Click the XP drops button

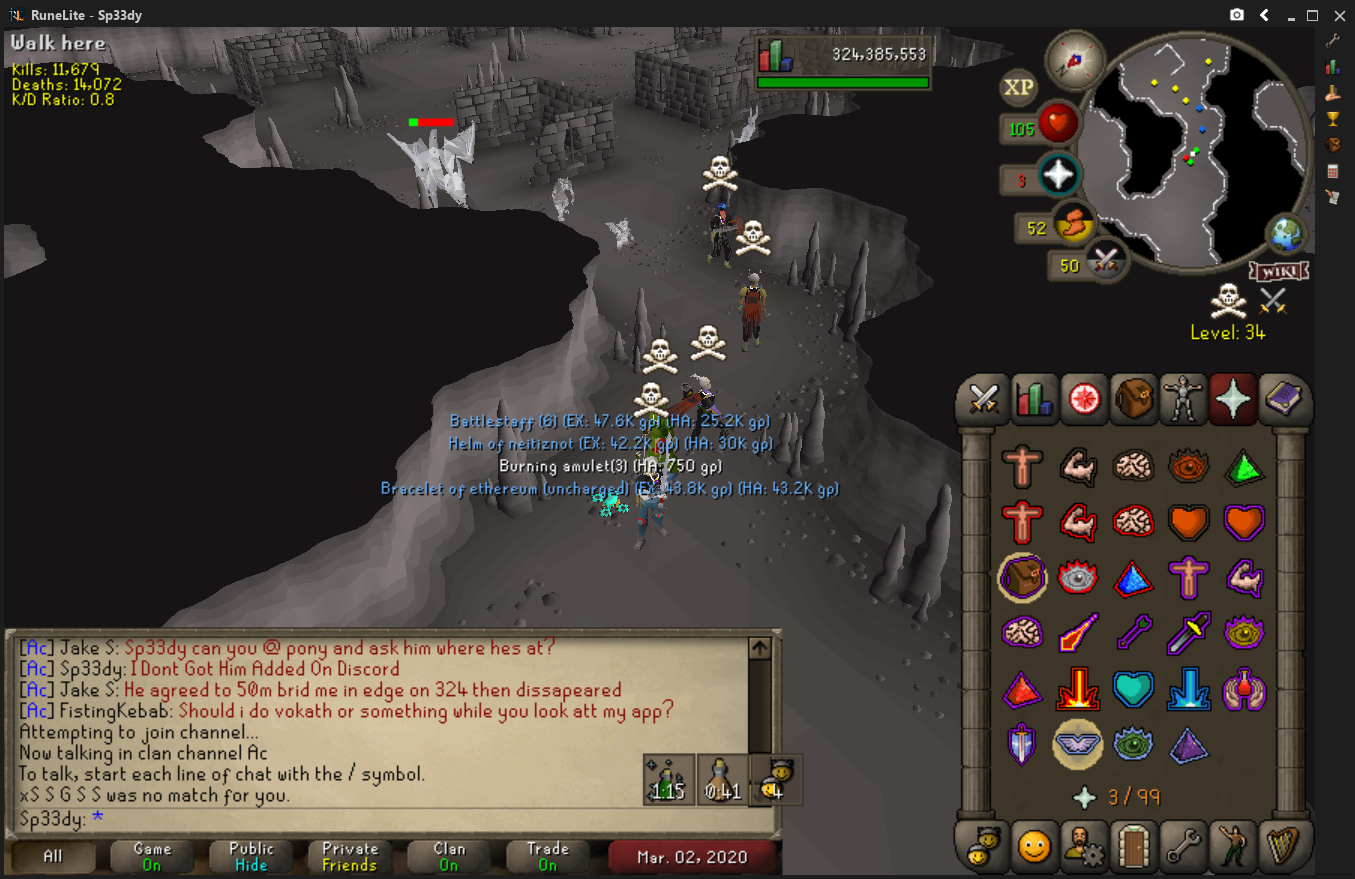pos(1018,87)
